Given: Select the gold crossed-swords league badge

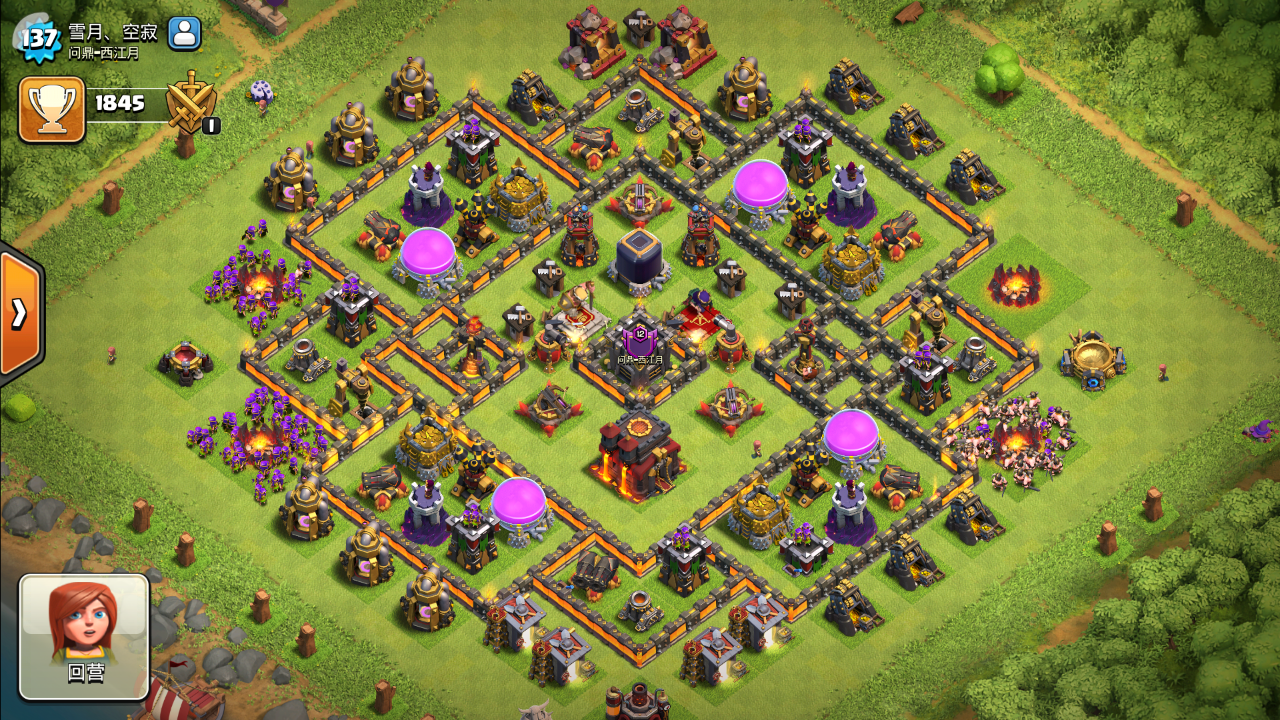Looking at the screenshot, I should pyautogui.click(x=190, y=102).
